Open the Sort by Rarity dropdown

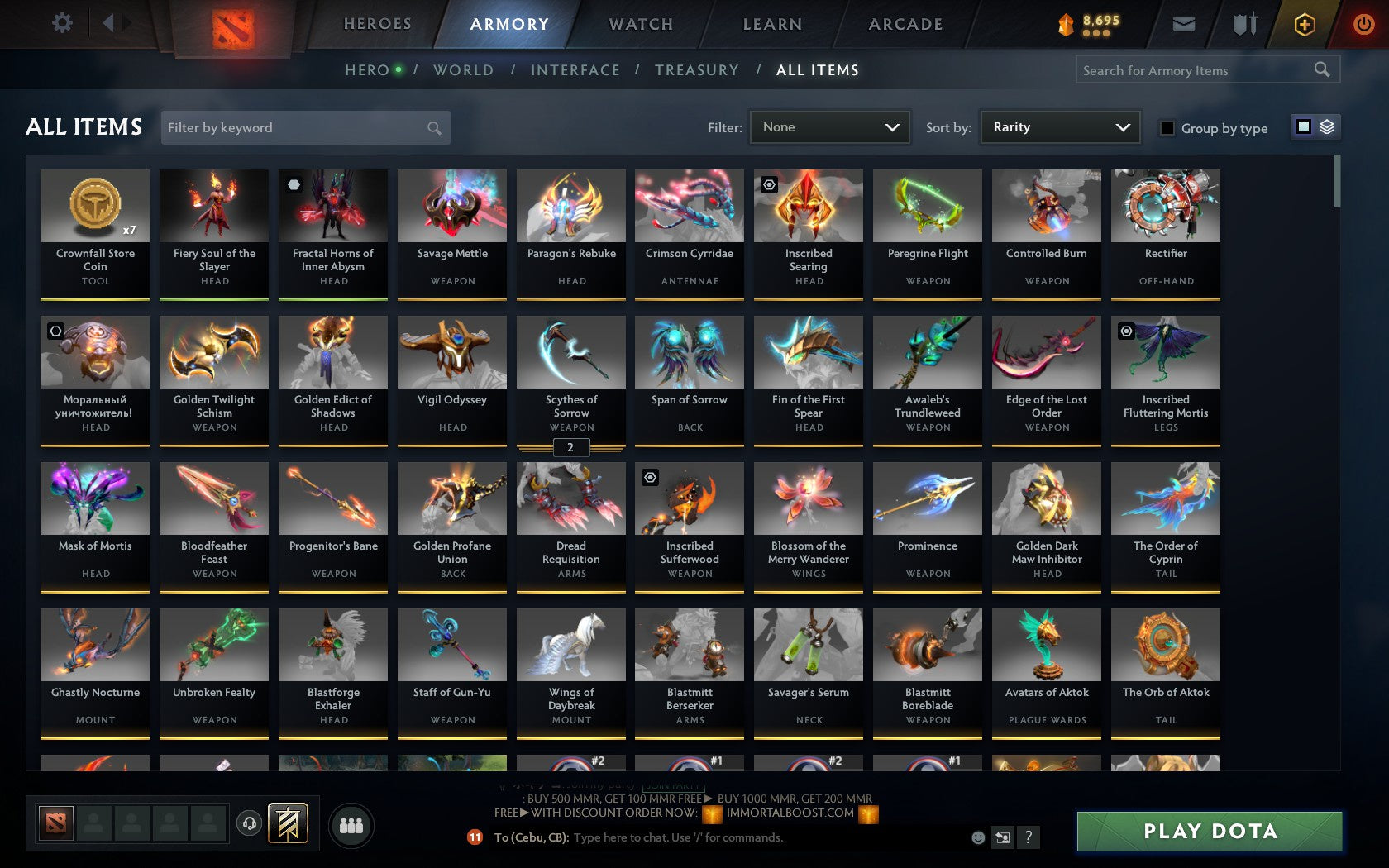pyautogui.click(x=1059, y=127)
